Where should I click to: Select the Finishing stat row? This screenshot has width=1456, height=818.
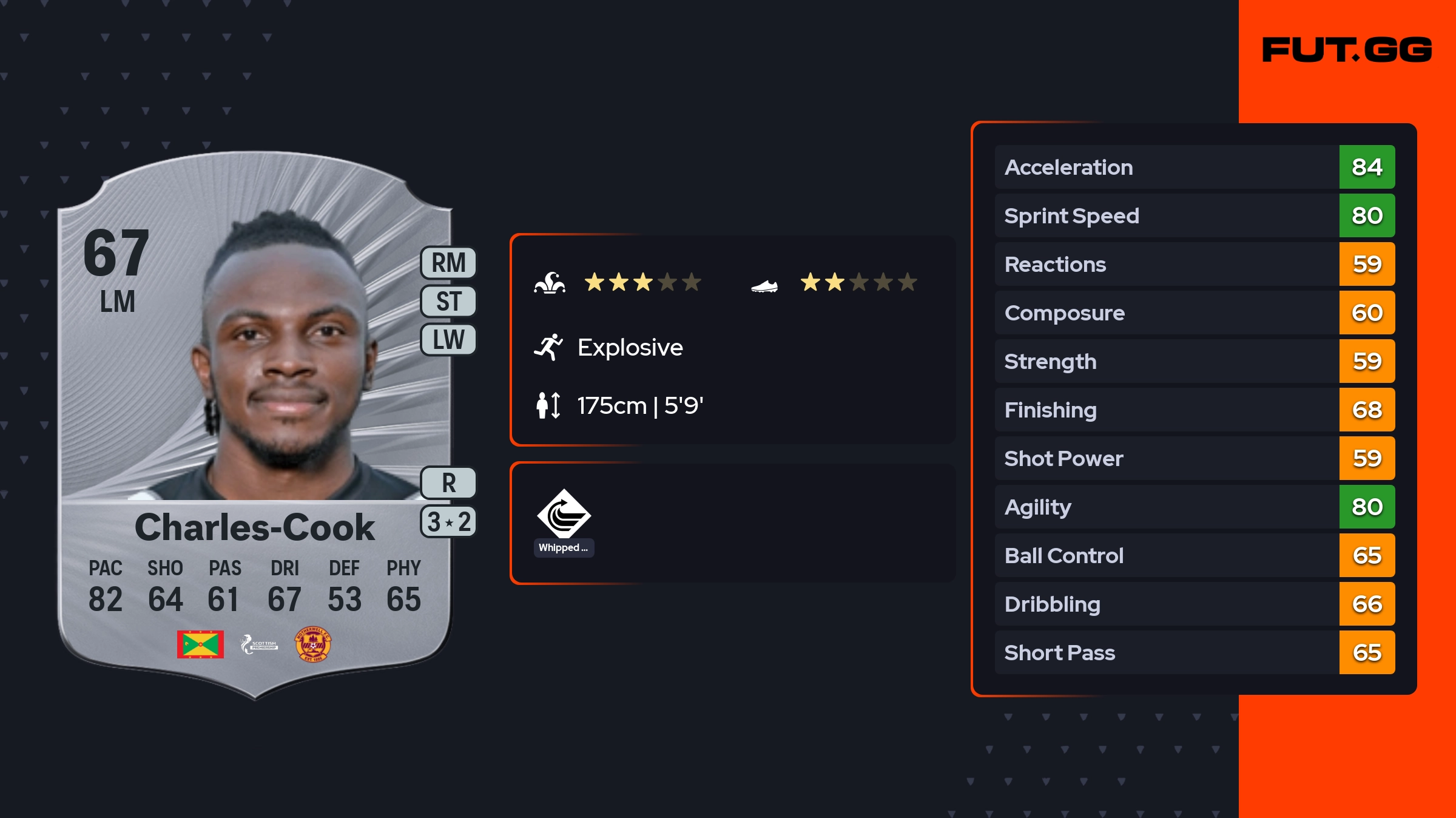(x=1194, y=410)
